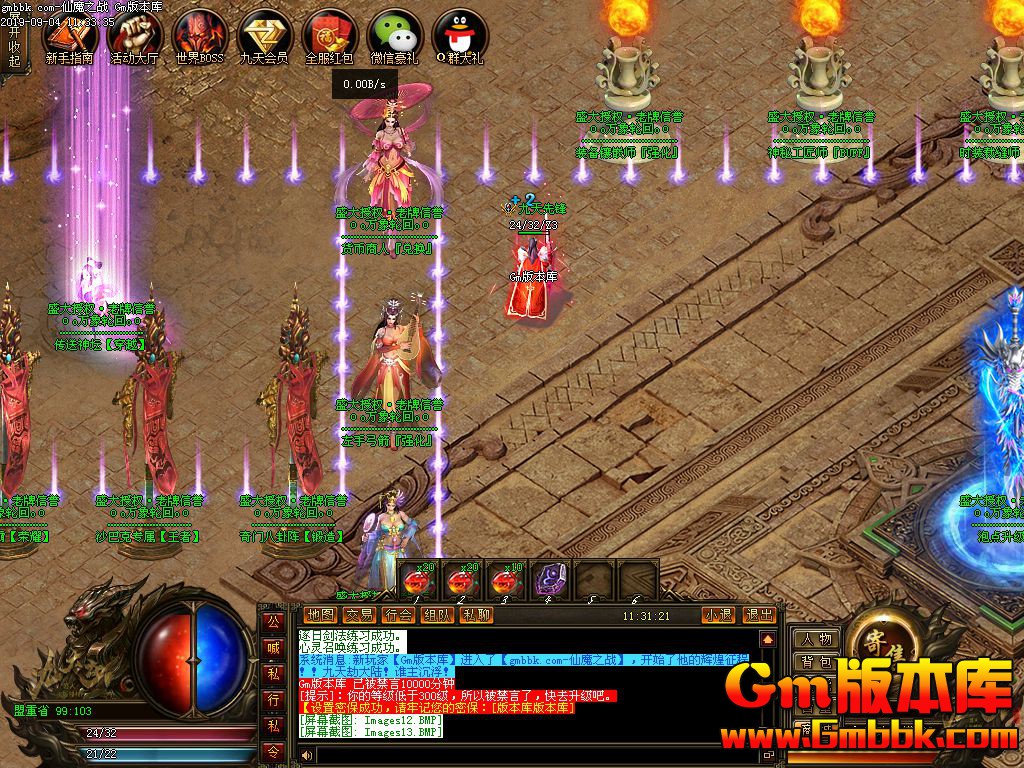
Task: Open the 交易 trade button
Action: click(359, 615)
